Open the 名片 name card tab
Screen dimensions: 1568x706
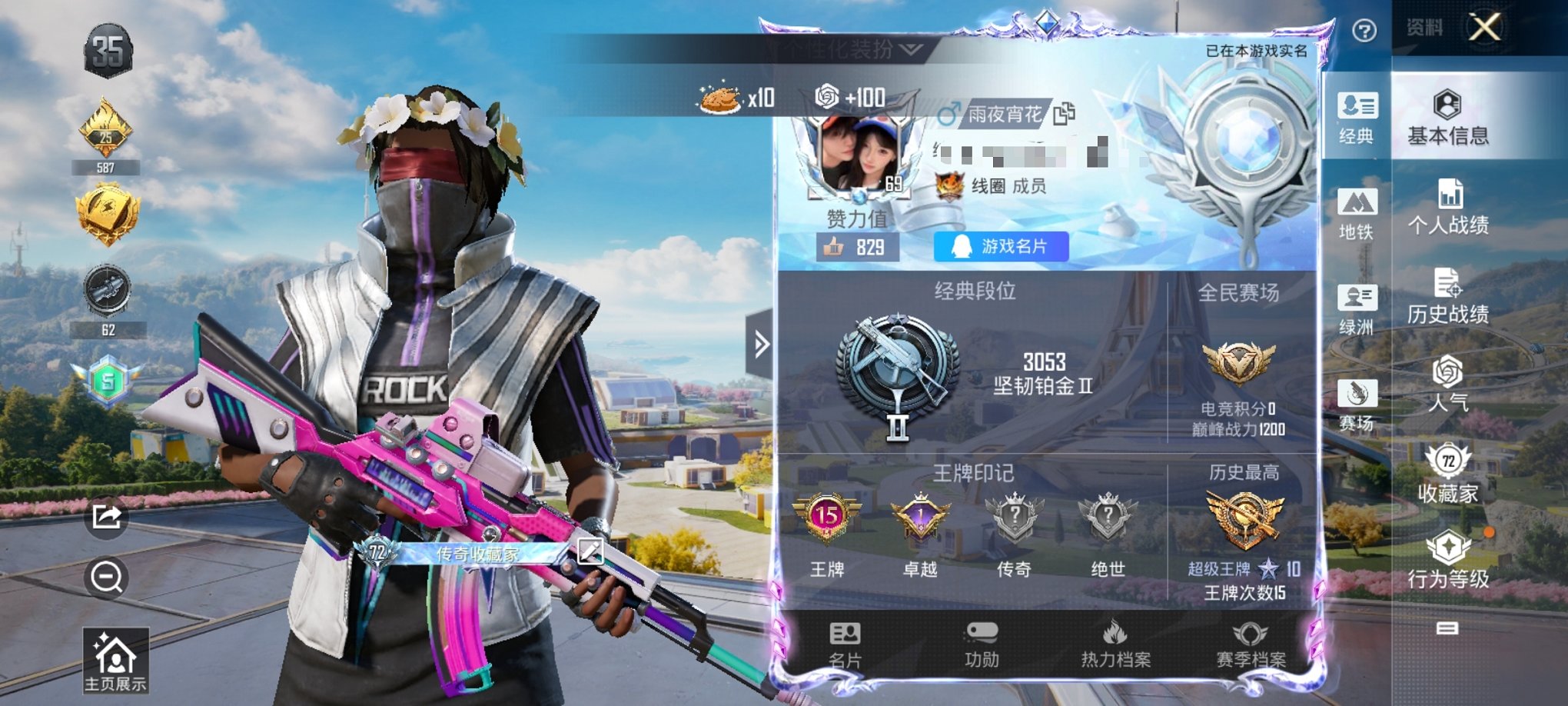tap(845, 644)
